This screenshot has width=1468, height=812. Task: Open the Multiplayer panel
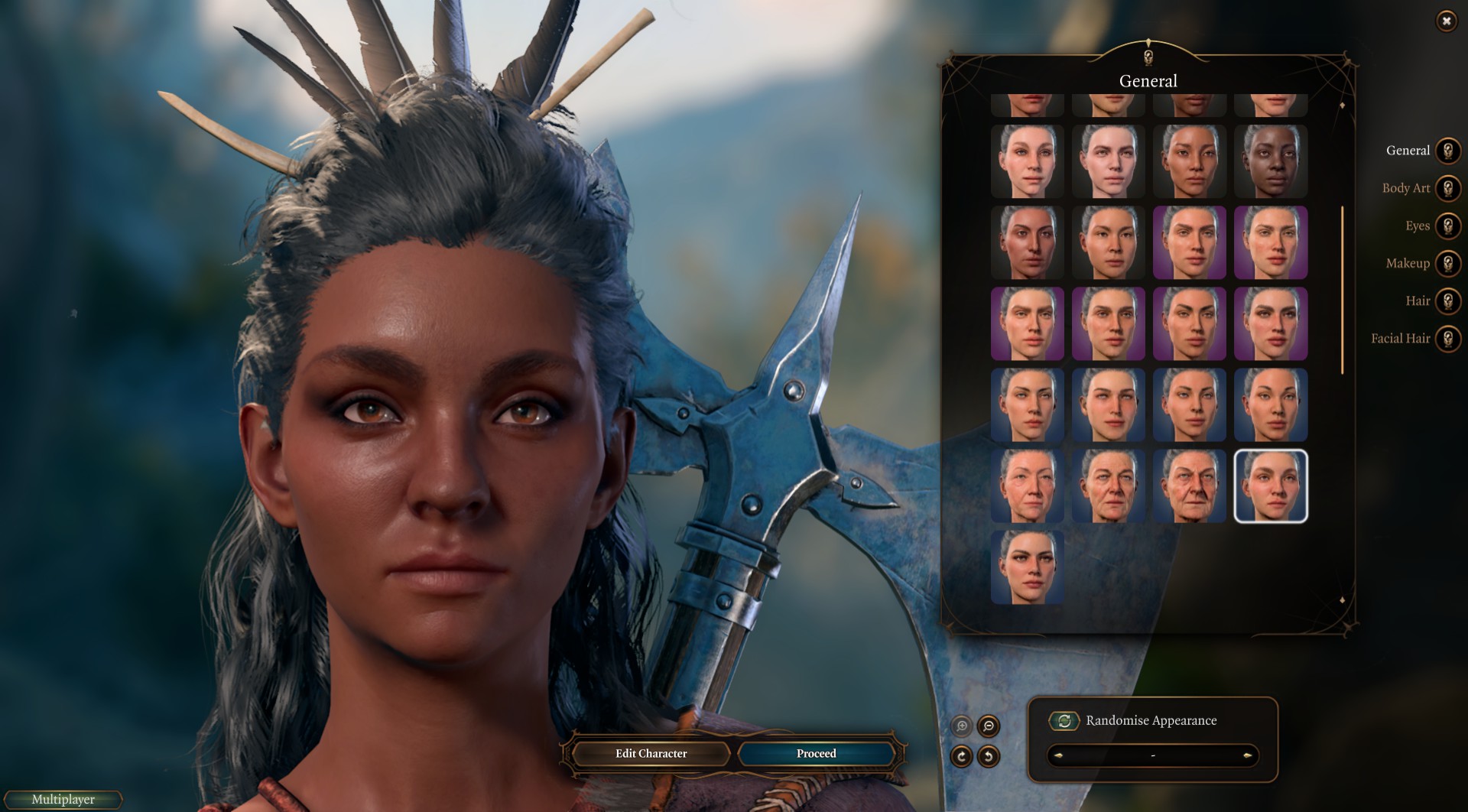[x=63, y=800]
